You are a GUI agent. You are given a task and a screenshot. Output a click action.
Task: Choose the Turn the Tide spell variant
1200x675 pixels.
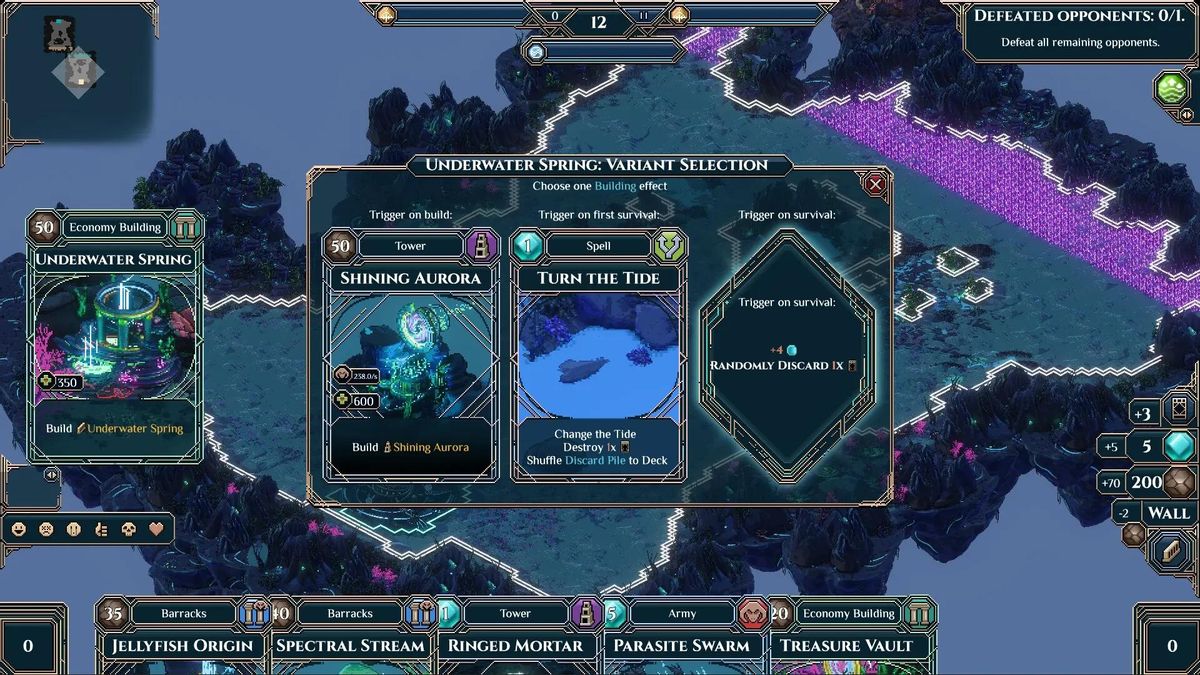[598, 357]
